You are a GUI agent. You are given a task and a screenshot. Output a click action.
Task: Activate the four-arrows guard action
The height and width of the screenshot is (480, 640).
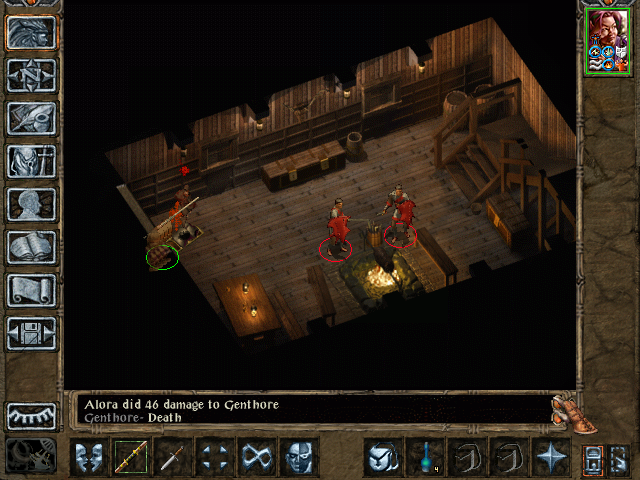point(214,457)
